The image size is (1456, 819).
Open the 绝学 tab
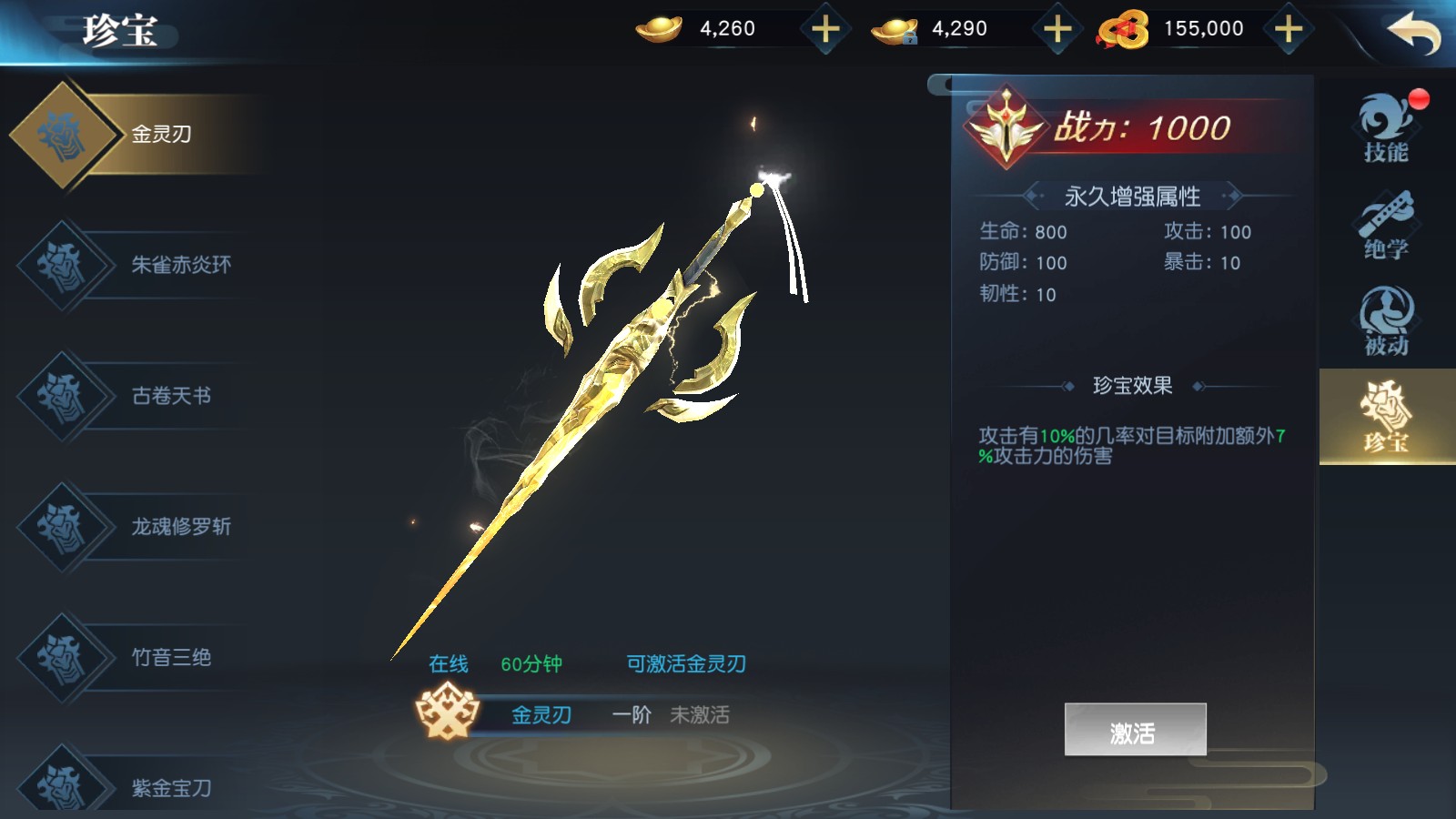pos(1386,225)
